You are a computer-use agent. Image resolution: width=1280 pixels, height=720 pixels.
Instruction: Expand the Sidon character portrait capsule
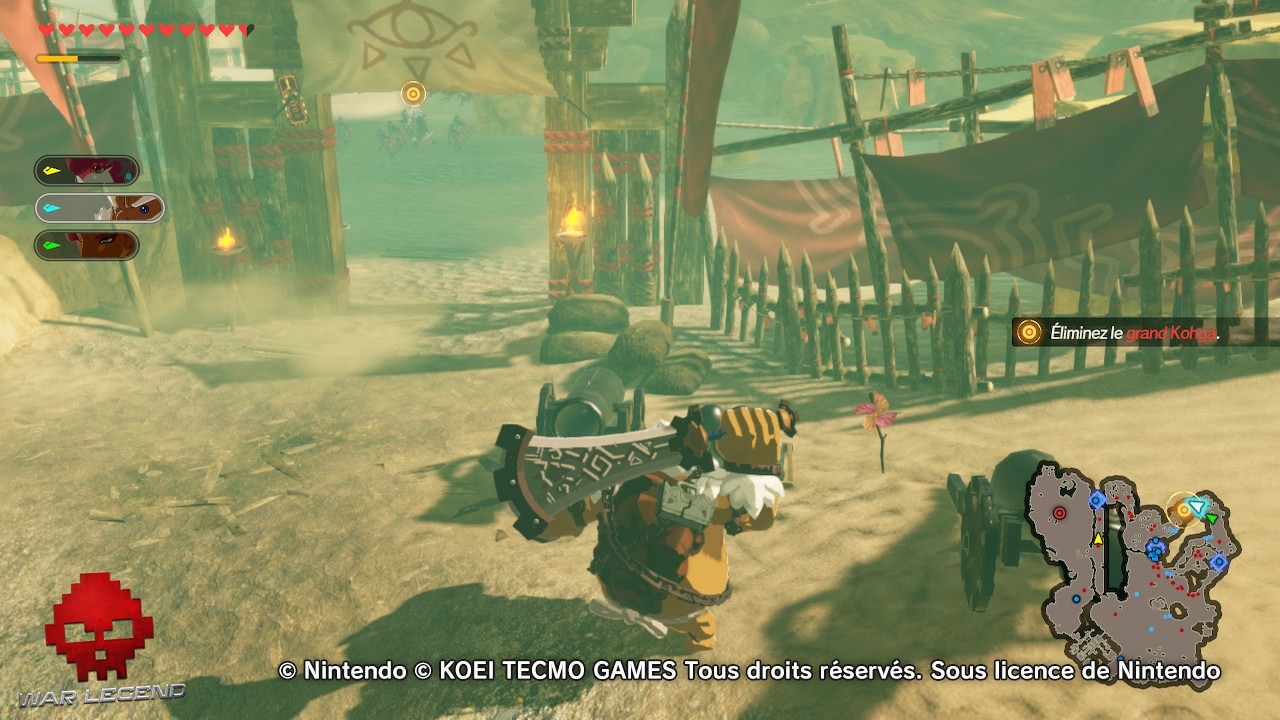point(88,170)
